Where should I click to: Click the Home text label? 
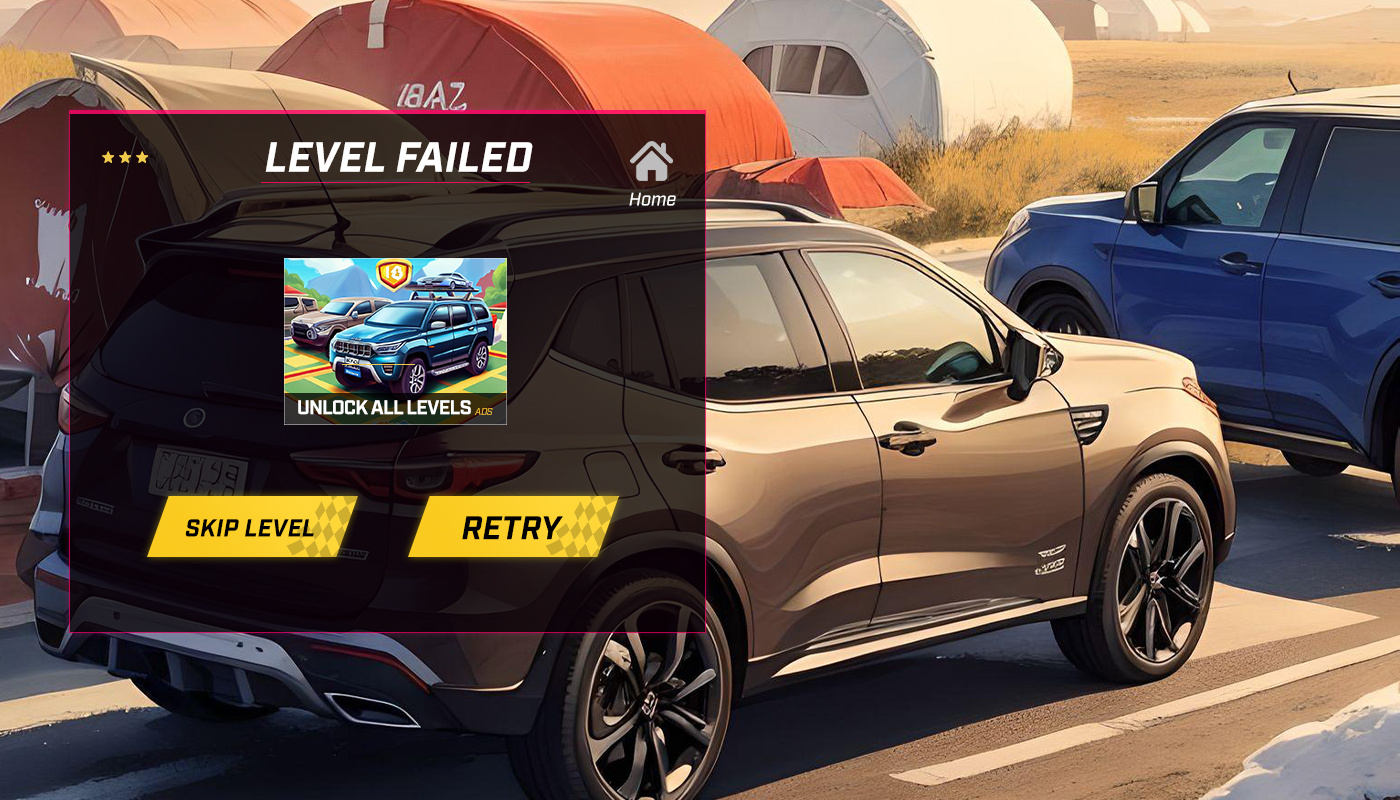(x=655, y=199)
